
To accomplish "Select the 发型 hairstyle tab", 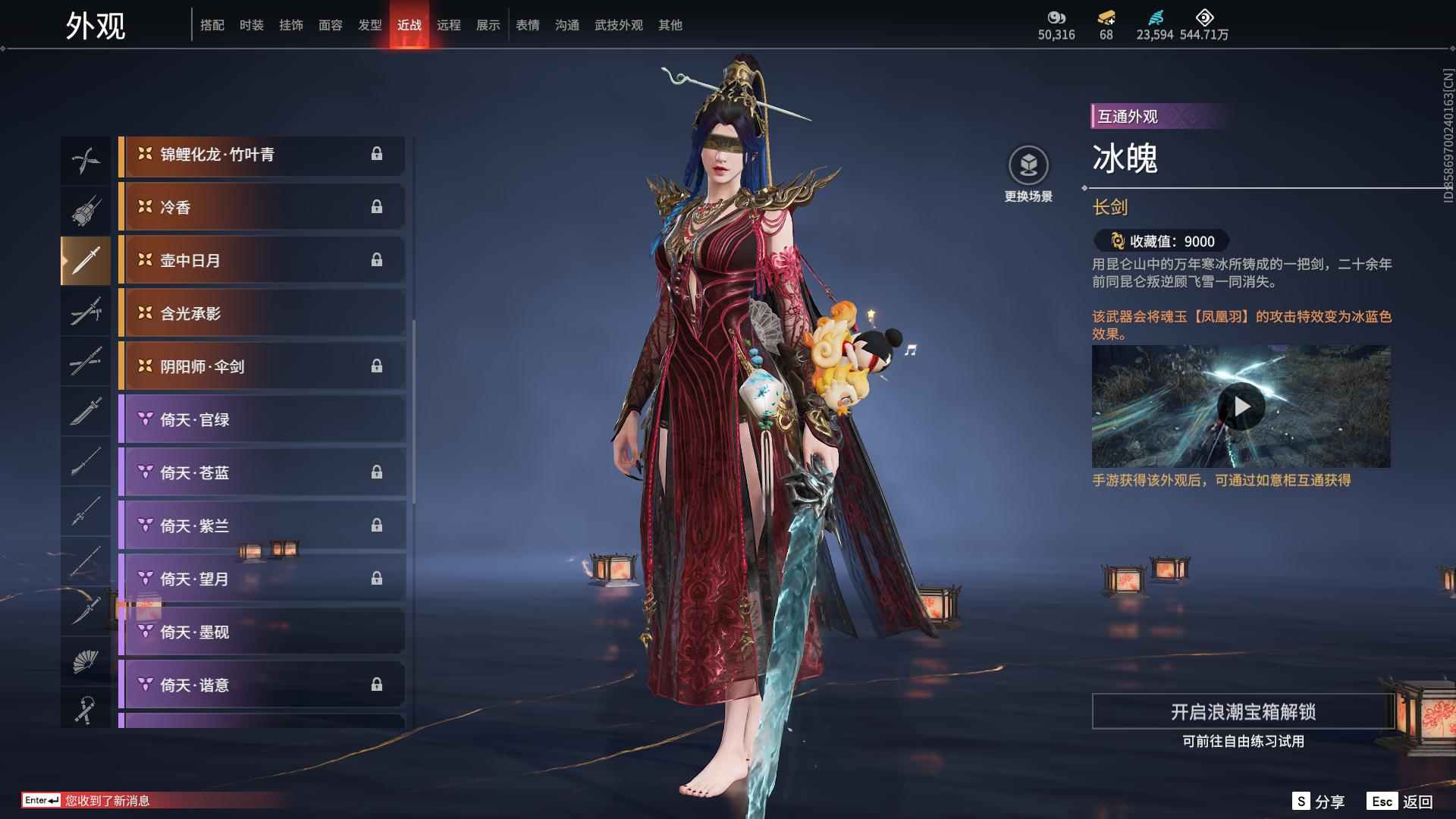I will pos(369,25).
